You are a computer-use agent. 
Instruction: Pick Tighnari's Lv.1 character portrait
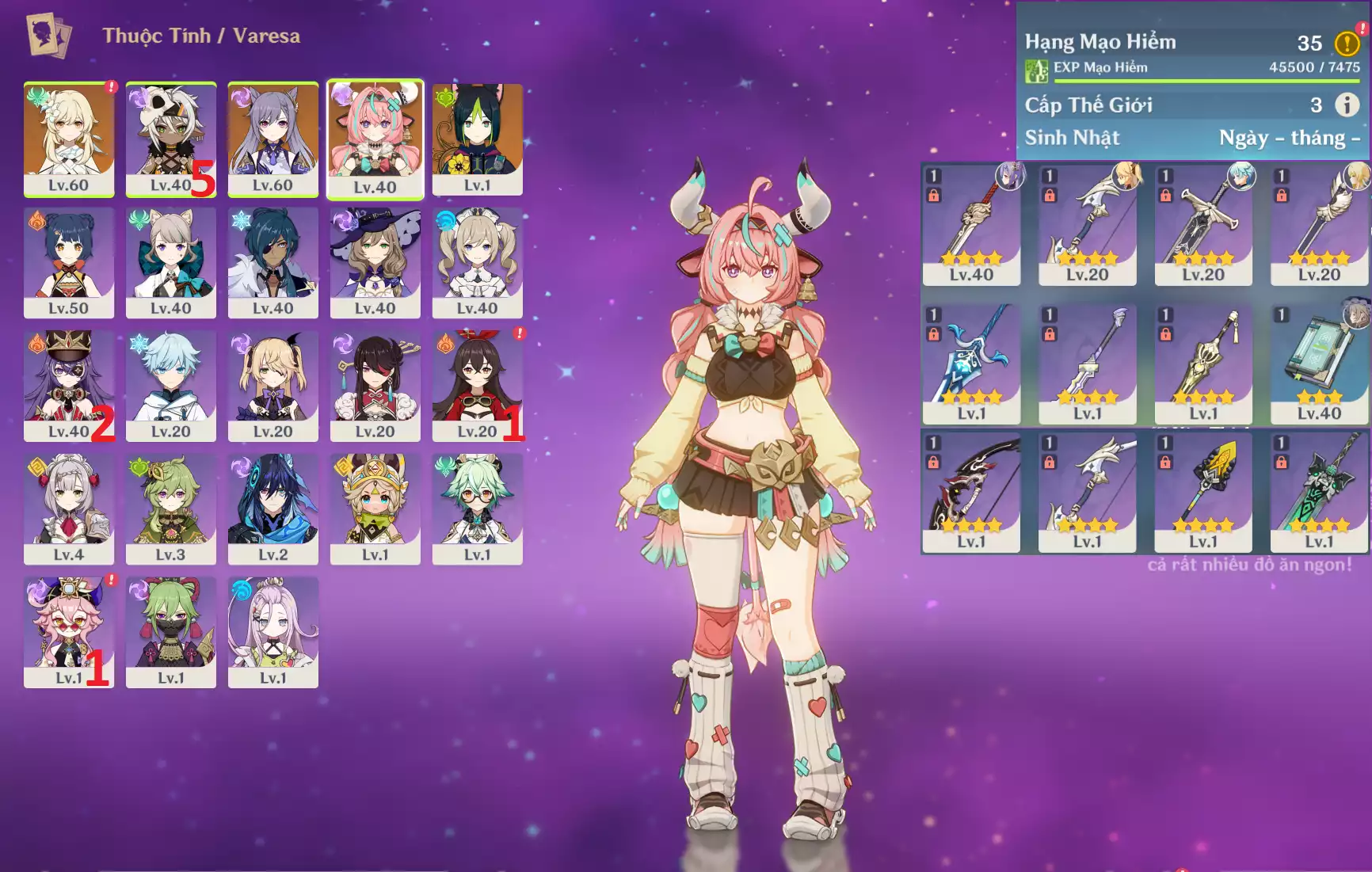478,139
